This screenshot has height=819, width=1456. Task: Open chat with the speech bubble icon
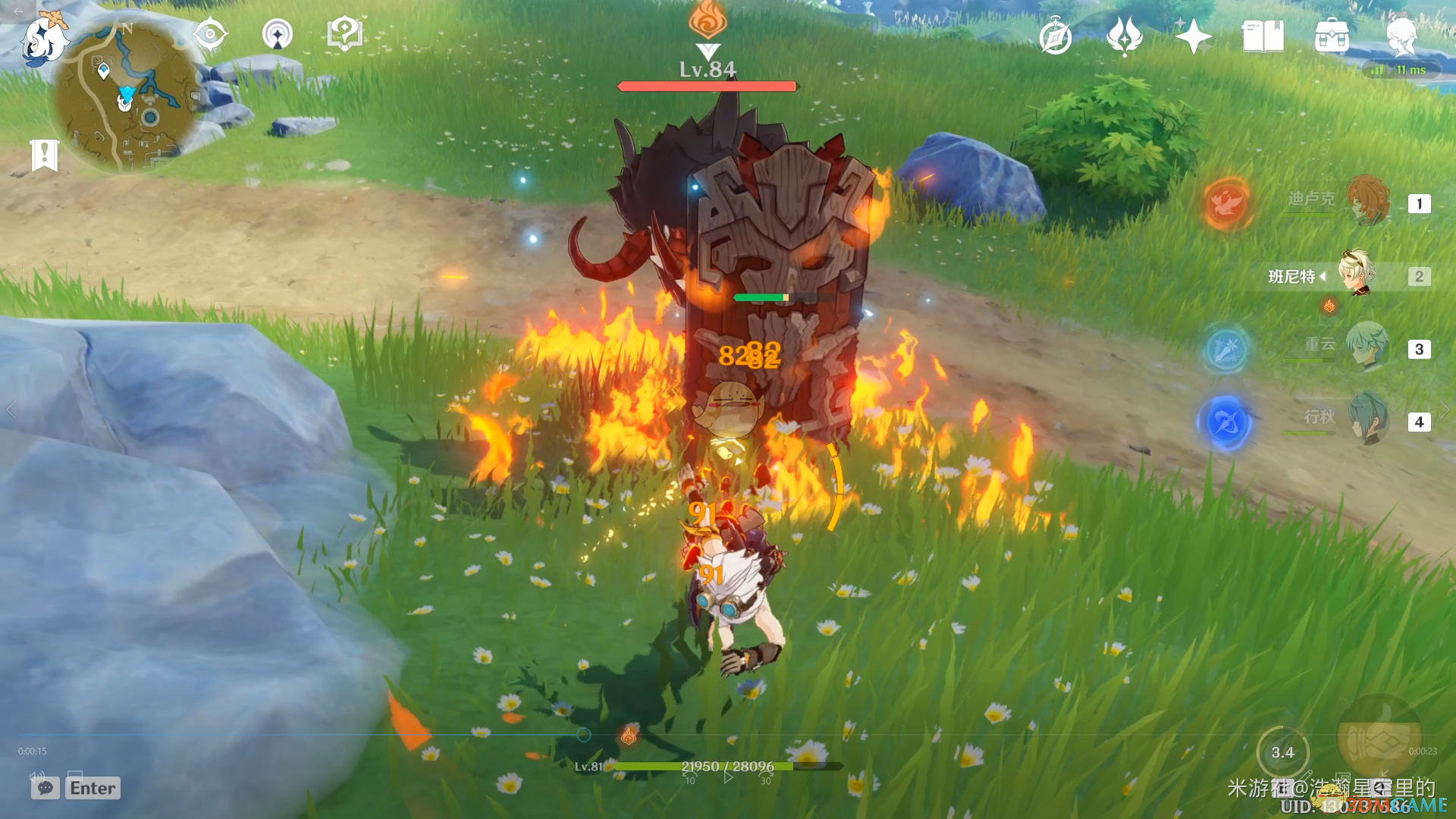point(45,788)
